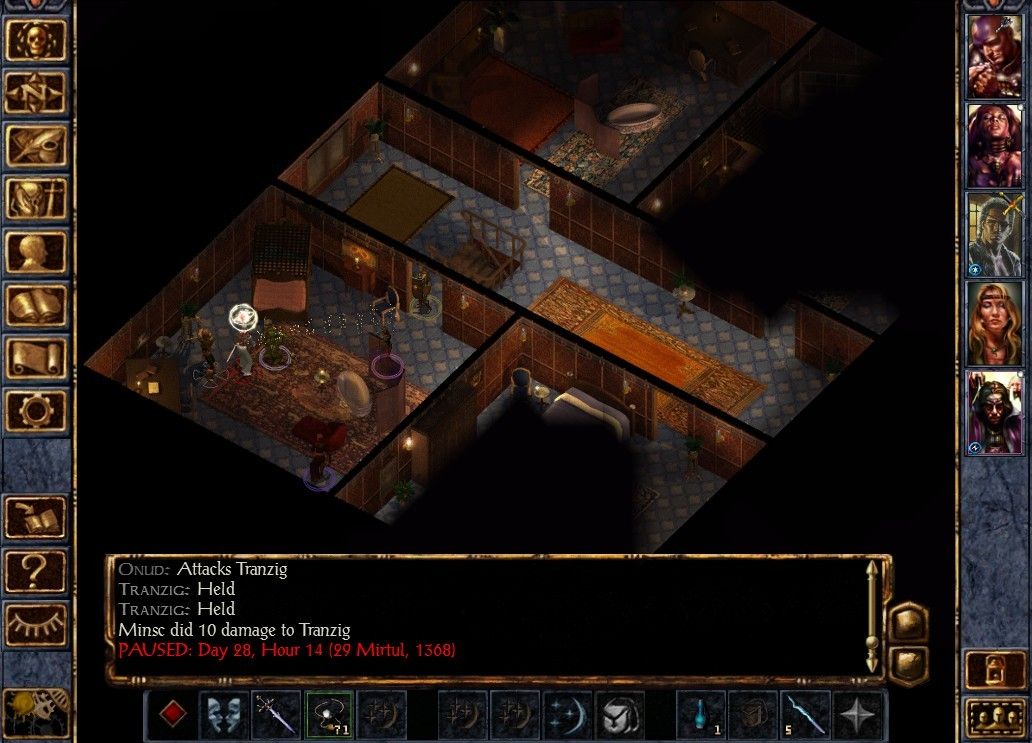Activate the twin masks talk action
The width and height of the screenshot is (1032, 743).
tap(223, 715)
